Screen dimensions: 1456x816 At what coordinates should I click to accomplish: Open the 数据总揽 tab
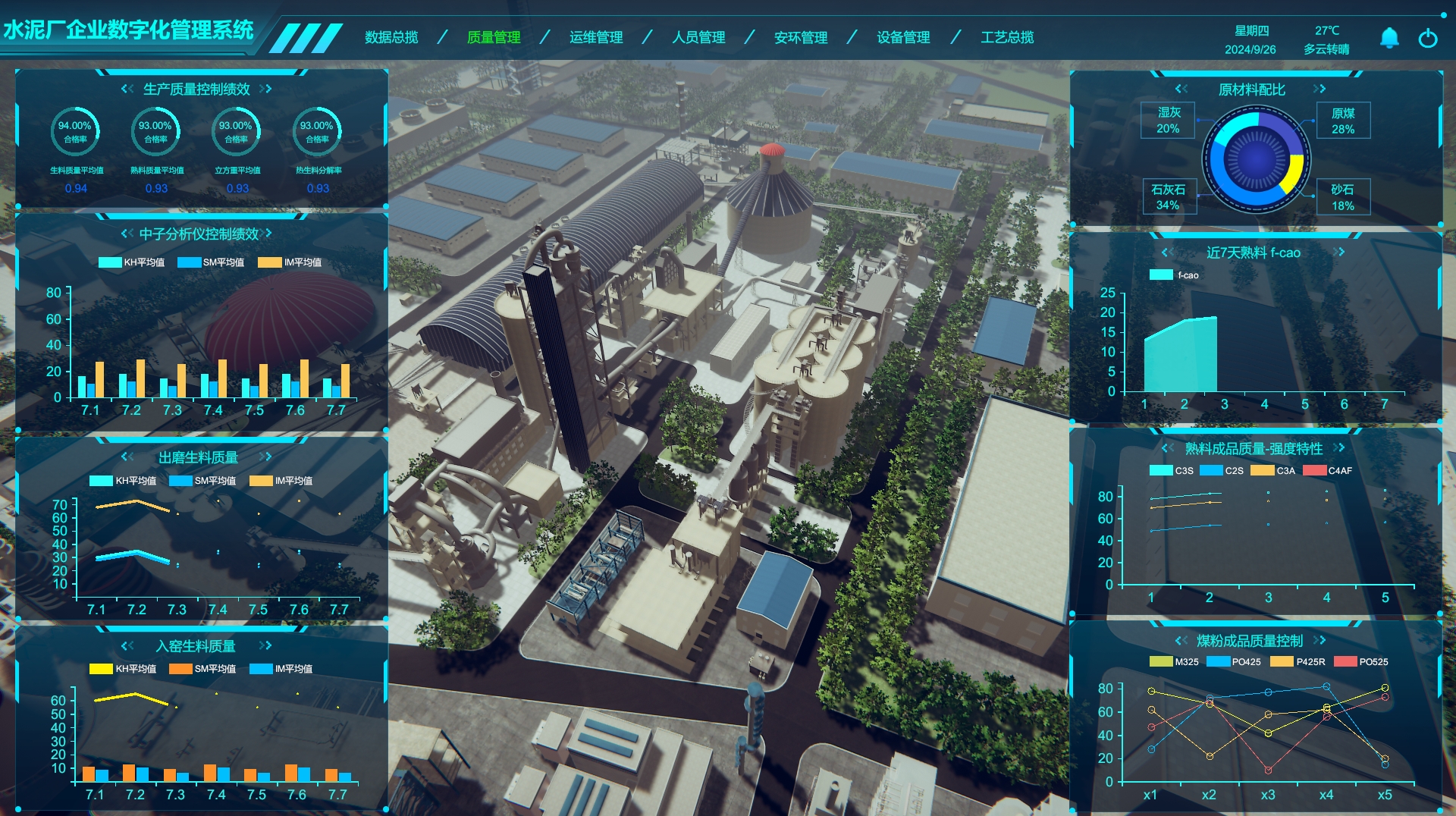(391, 37)
